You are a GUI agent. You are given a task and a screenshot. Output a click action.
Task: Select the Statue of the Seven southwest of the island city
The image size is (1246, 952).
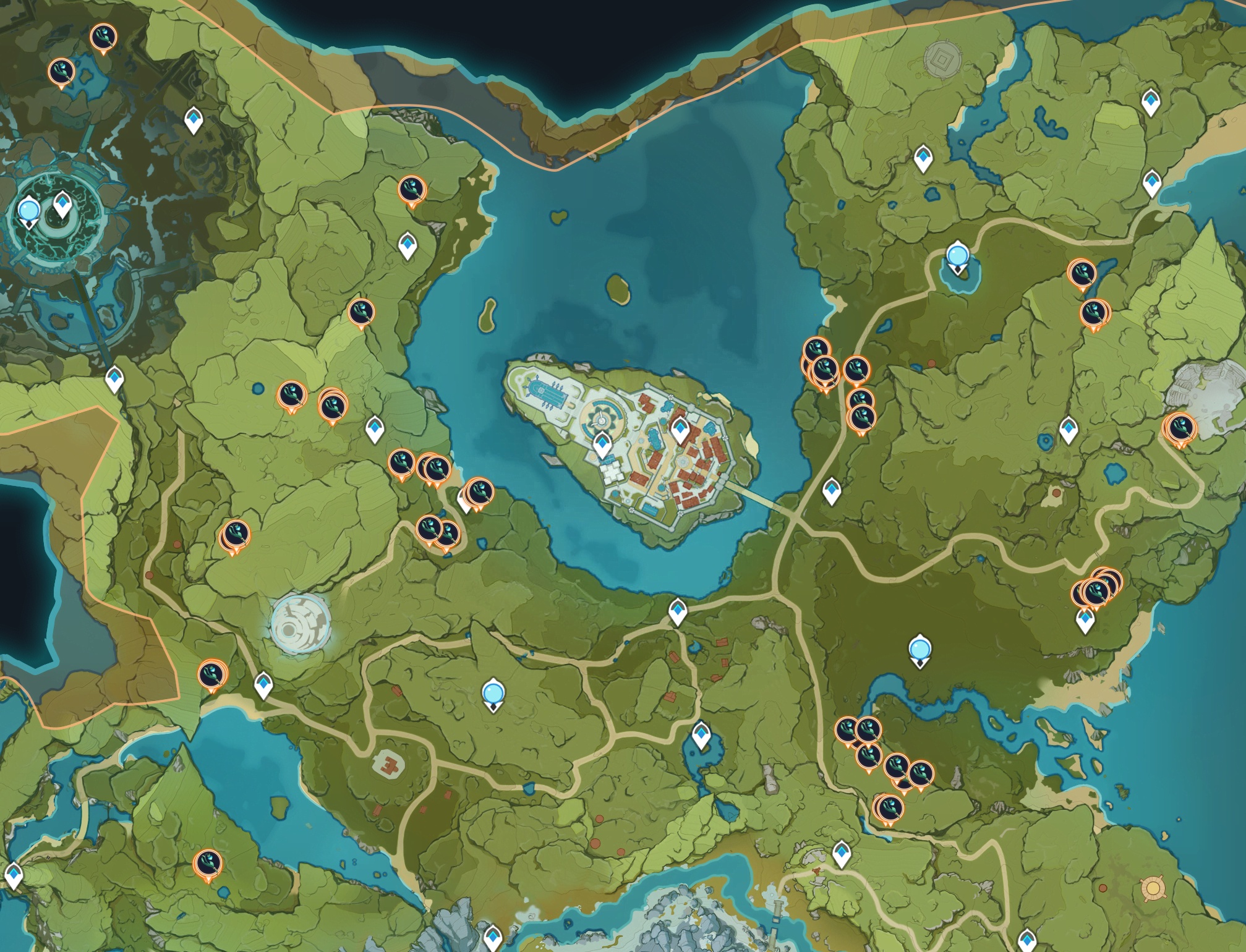click(x=493, y=694)
